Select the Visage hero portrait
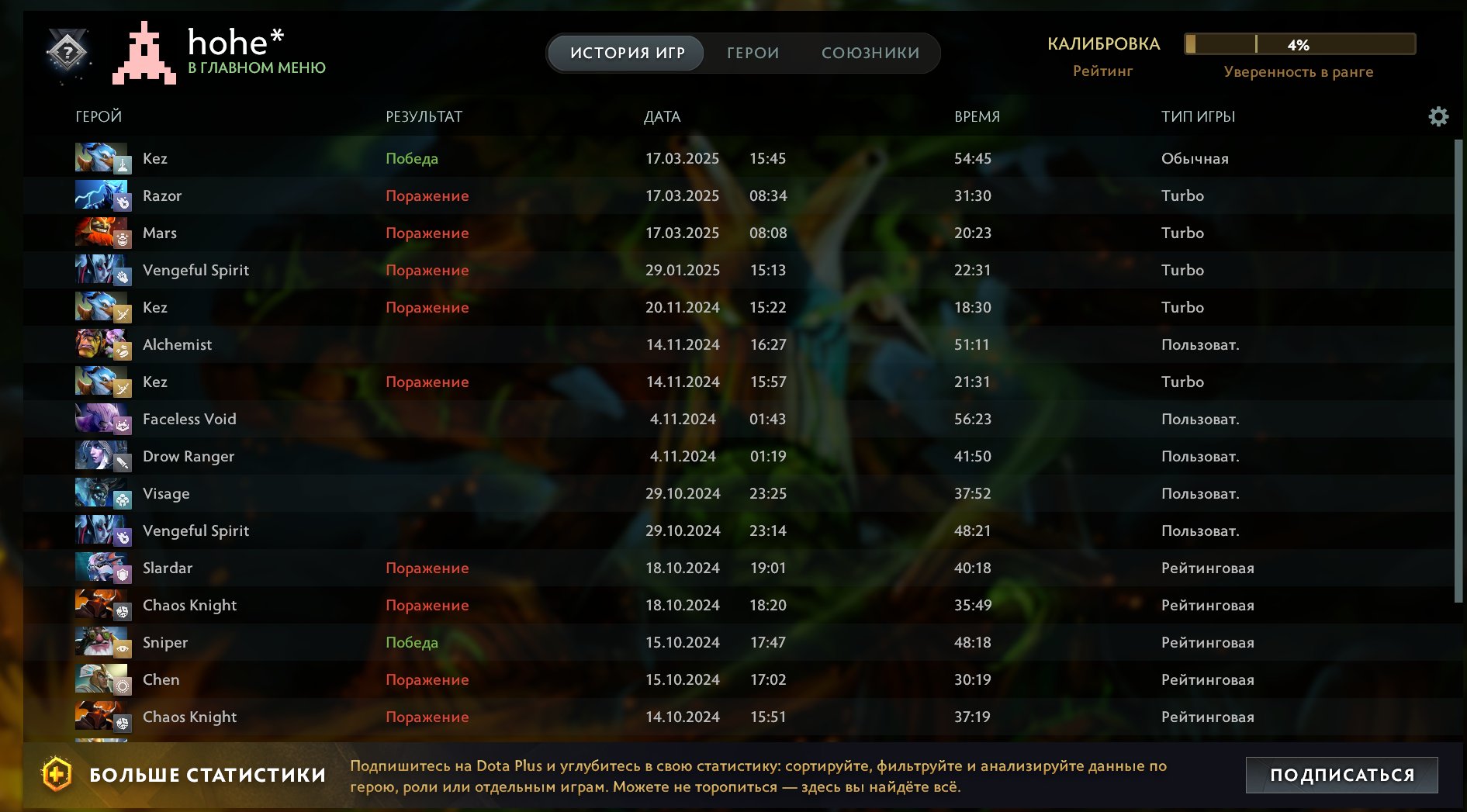Image resolution: width=1467 pixels, height=812 pixels. (102, 493)
